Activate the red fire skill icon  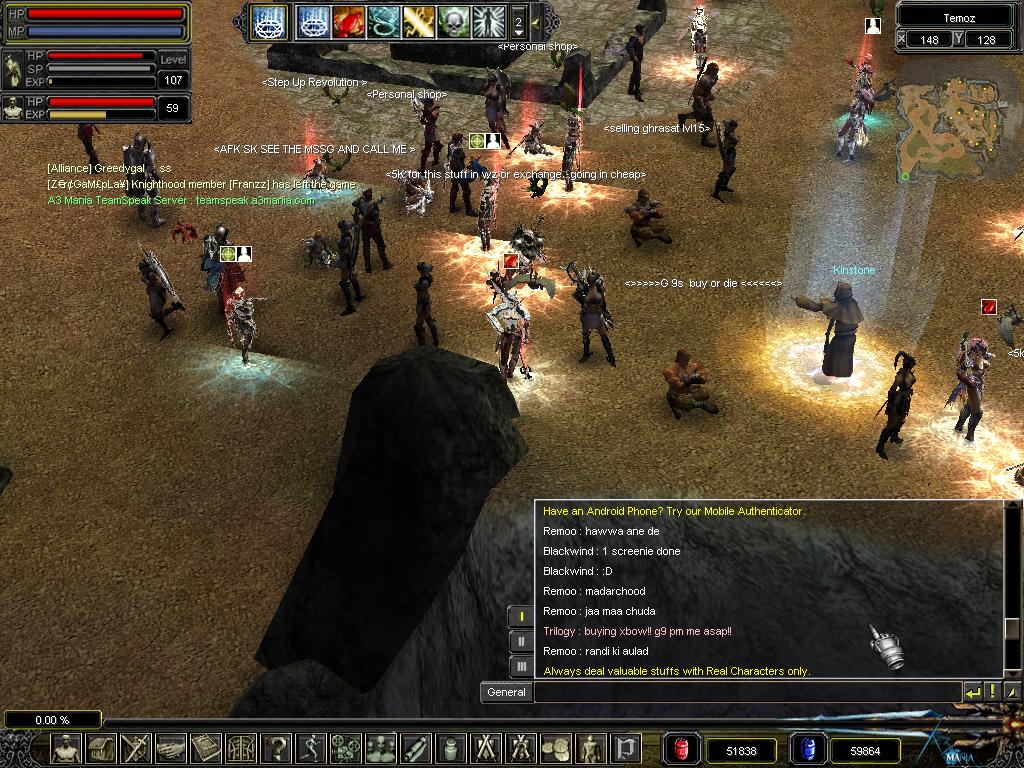pyautogui.click(x=348, y=20)
